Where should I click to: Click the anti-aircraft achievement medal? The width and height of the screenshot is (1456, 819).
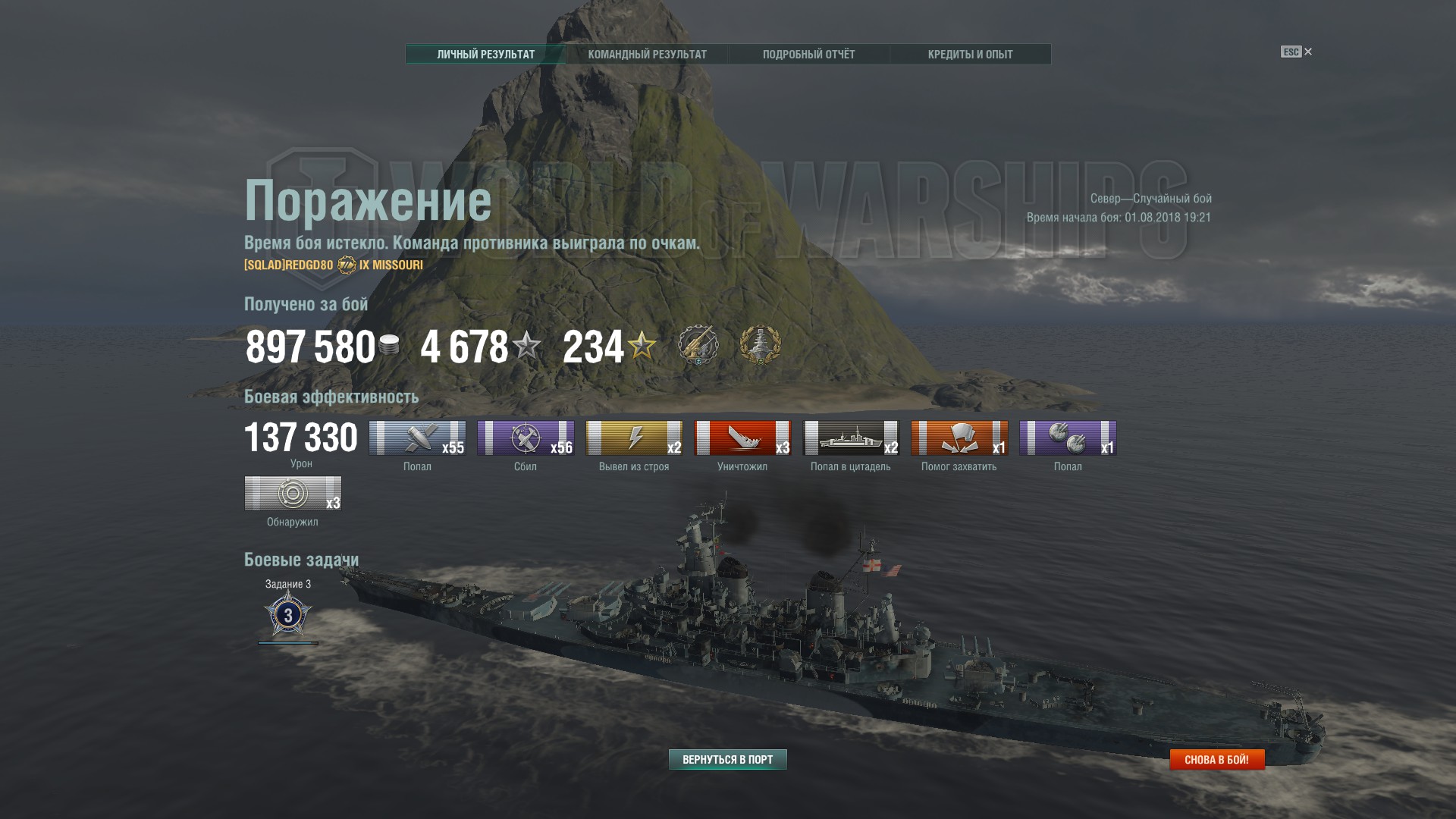(x=698, y=346)
